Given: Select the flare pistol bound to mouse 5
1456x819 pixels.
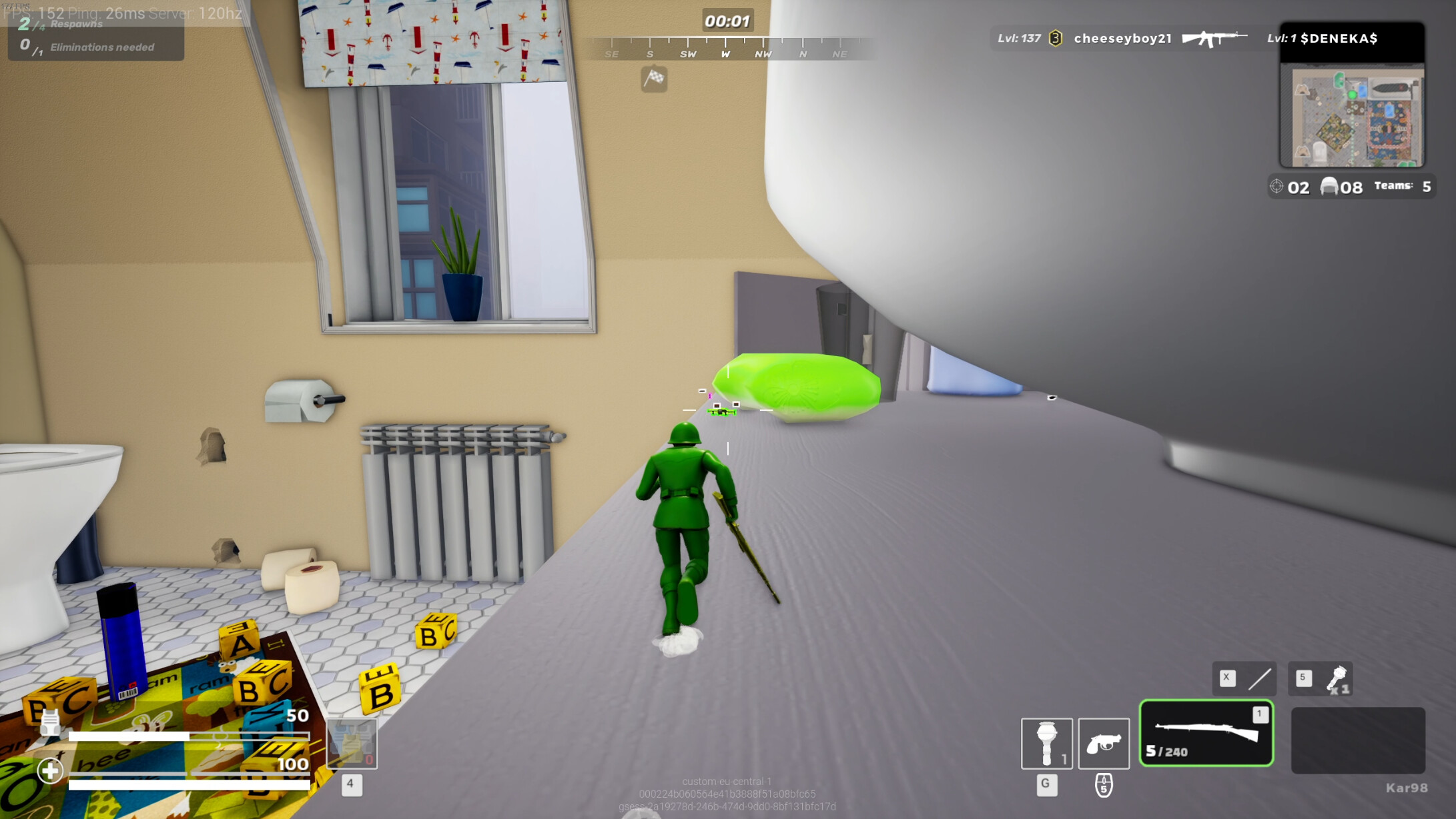Looking at the screenshot, I should point(1105,744).
